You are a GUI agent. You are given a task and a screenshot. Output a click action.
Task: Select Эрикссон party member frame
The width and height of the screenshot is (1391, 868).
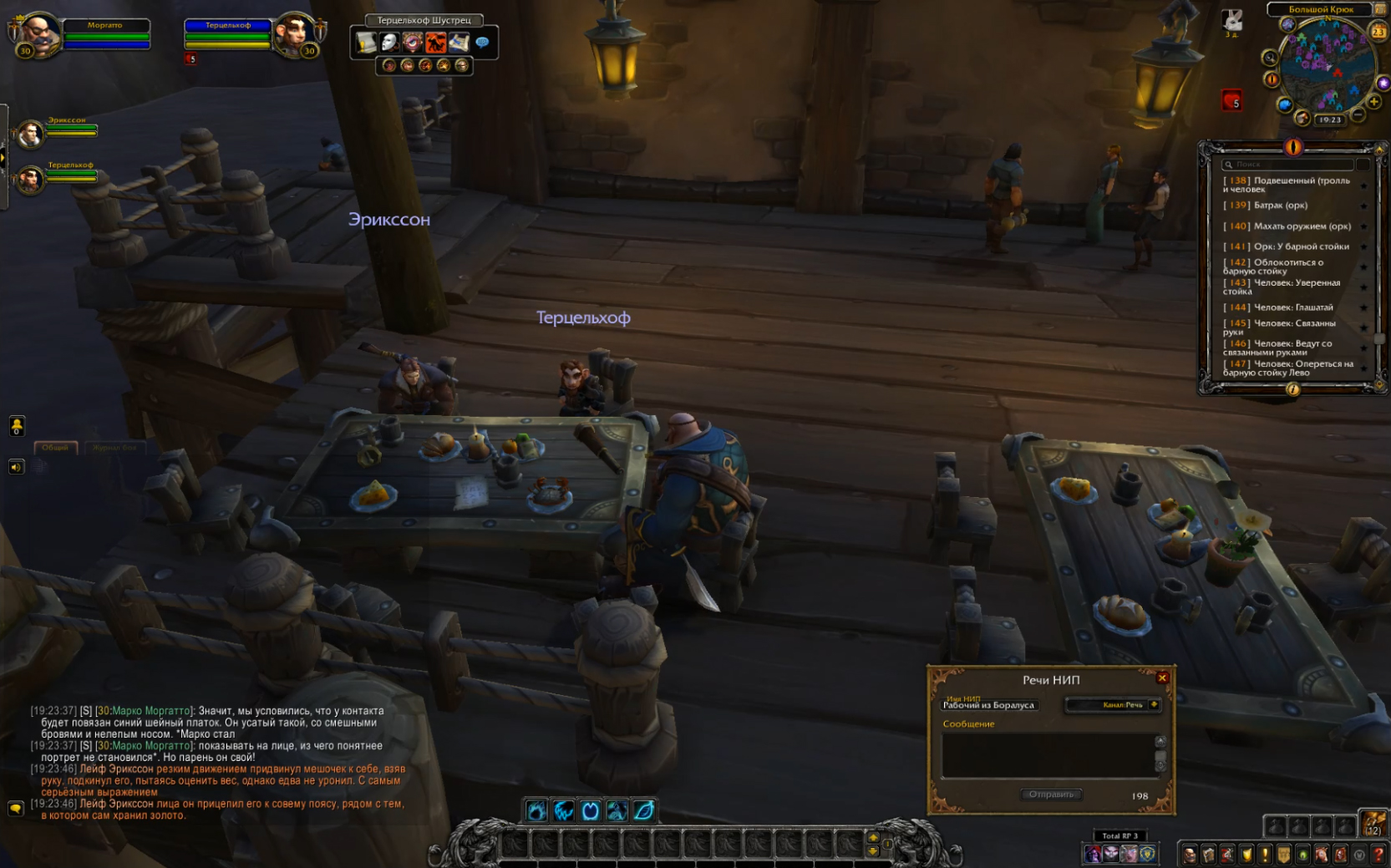point(31,134)
